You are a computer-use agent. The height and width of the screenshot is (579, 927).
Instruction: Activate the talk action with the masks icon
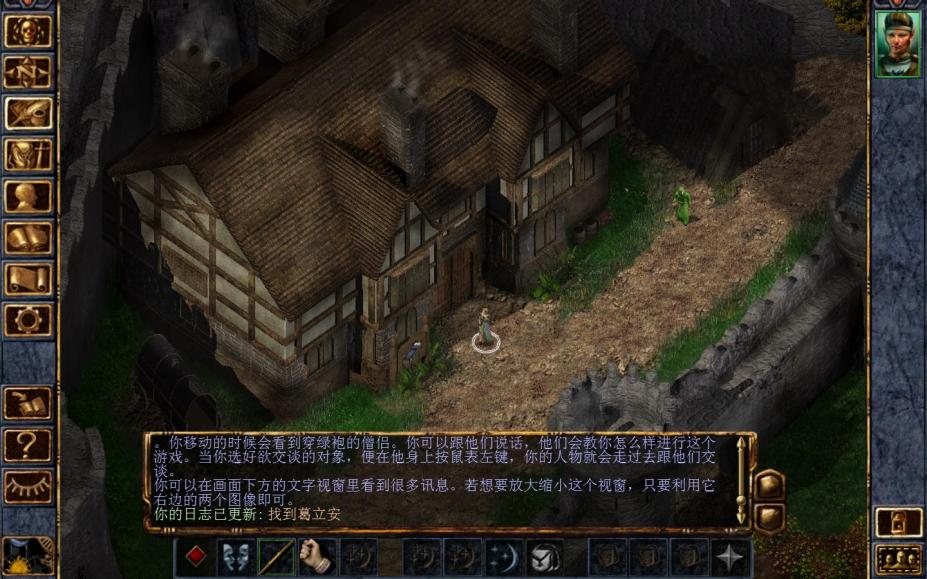tap(236, 557)
